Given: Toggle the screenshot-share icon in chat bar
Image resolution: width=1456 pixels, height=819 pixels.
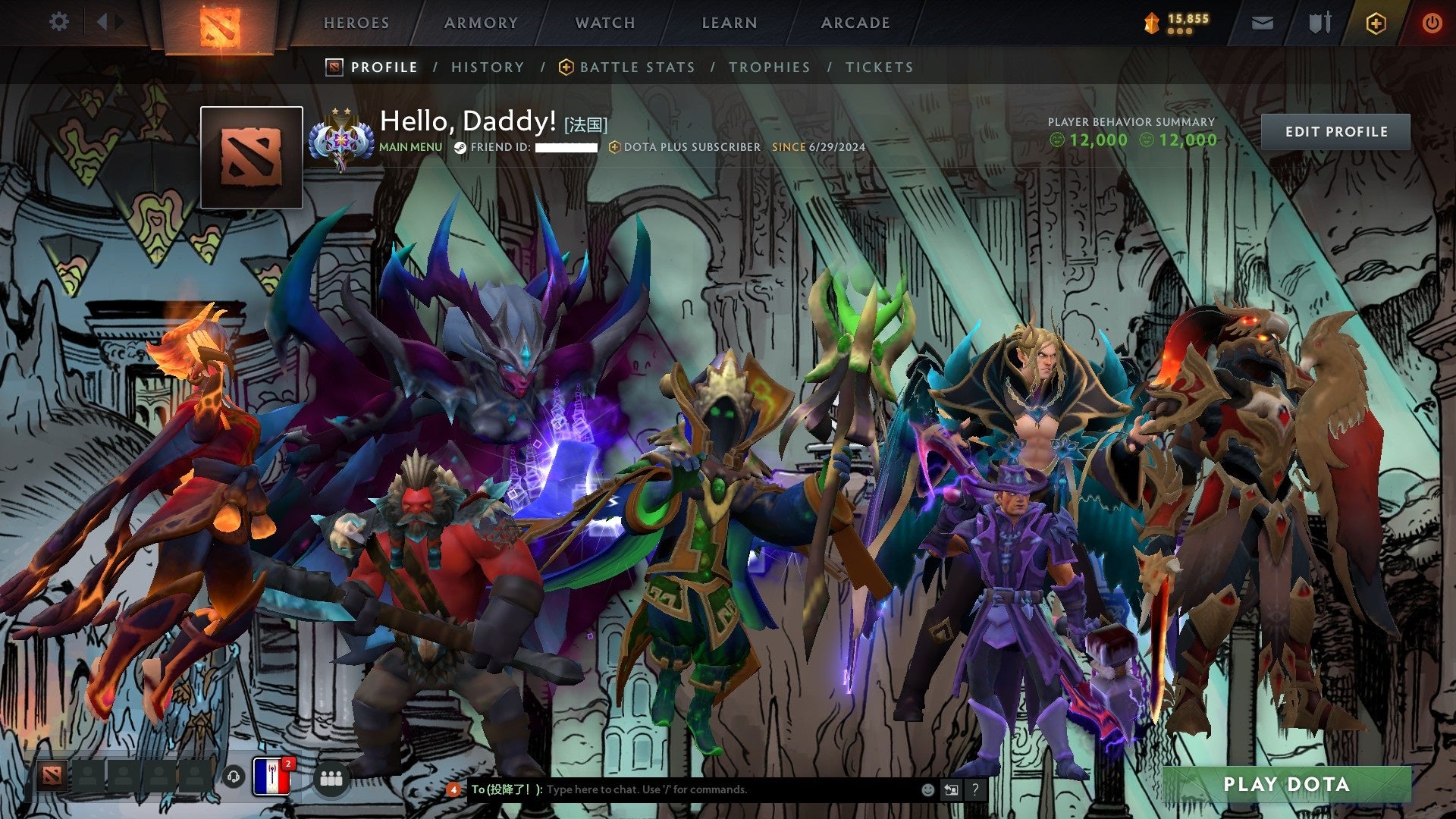Looking at the screenshot, I should coord(951,789).
